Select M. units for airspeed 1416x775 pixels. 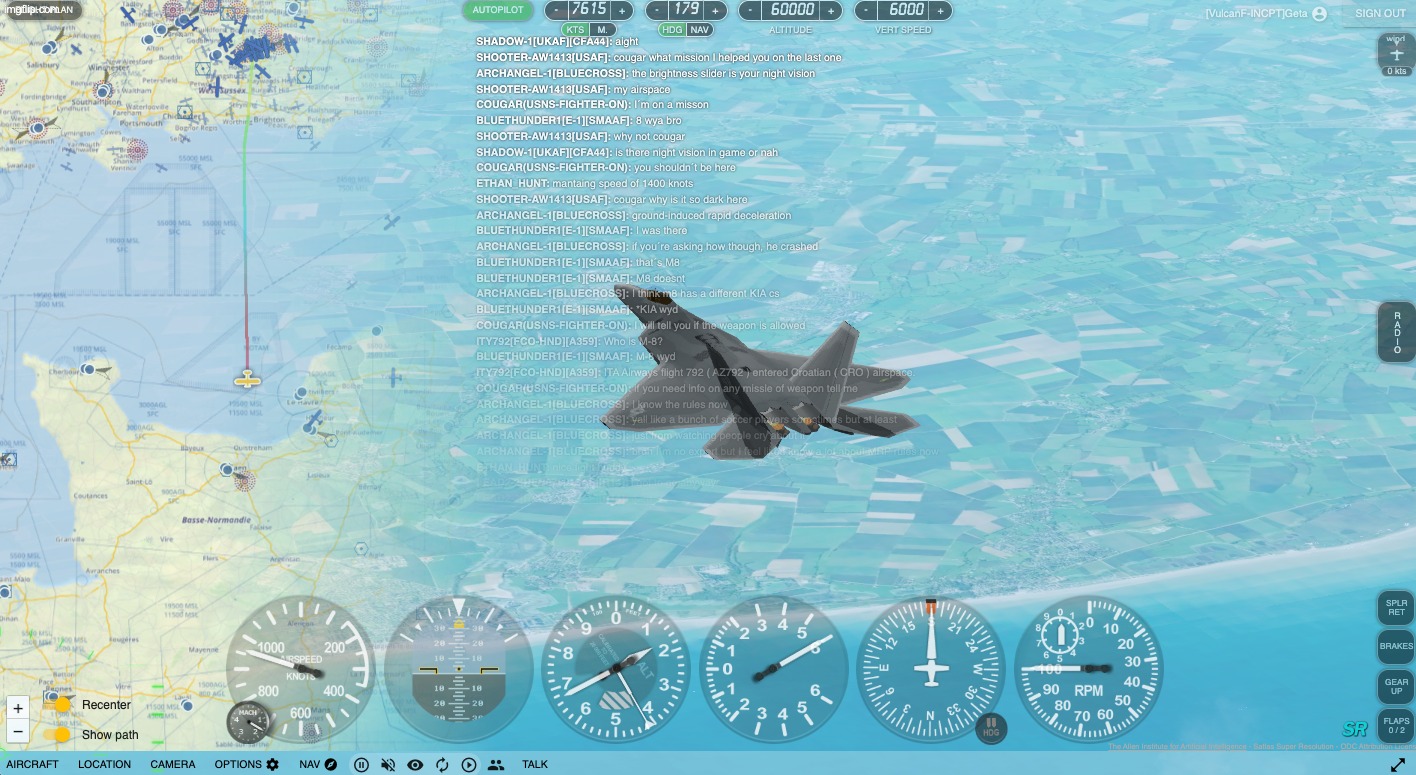(602, 30)
